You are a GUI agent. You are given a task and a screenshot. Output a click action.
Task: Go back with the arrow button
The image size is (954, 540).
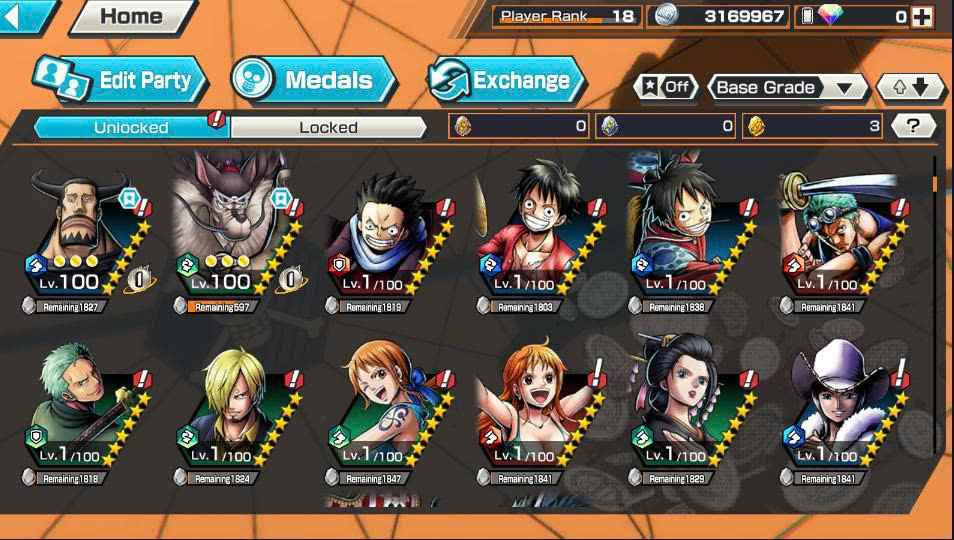[26, 15]
